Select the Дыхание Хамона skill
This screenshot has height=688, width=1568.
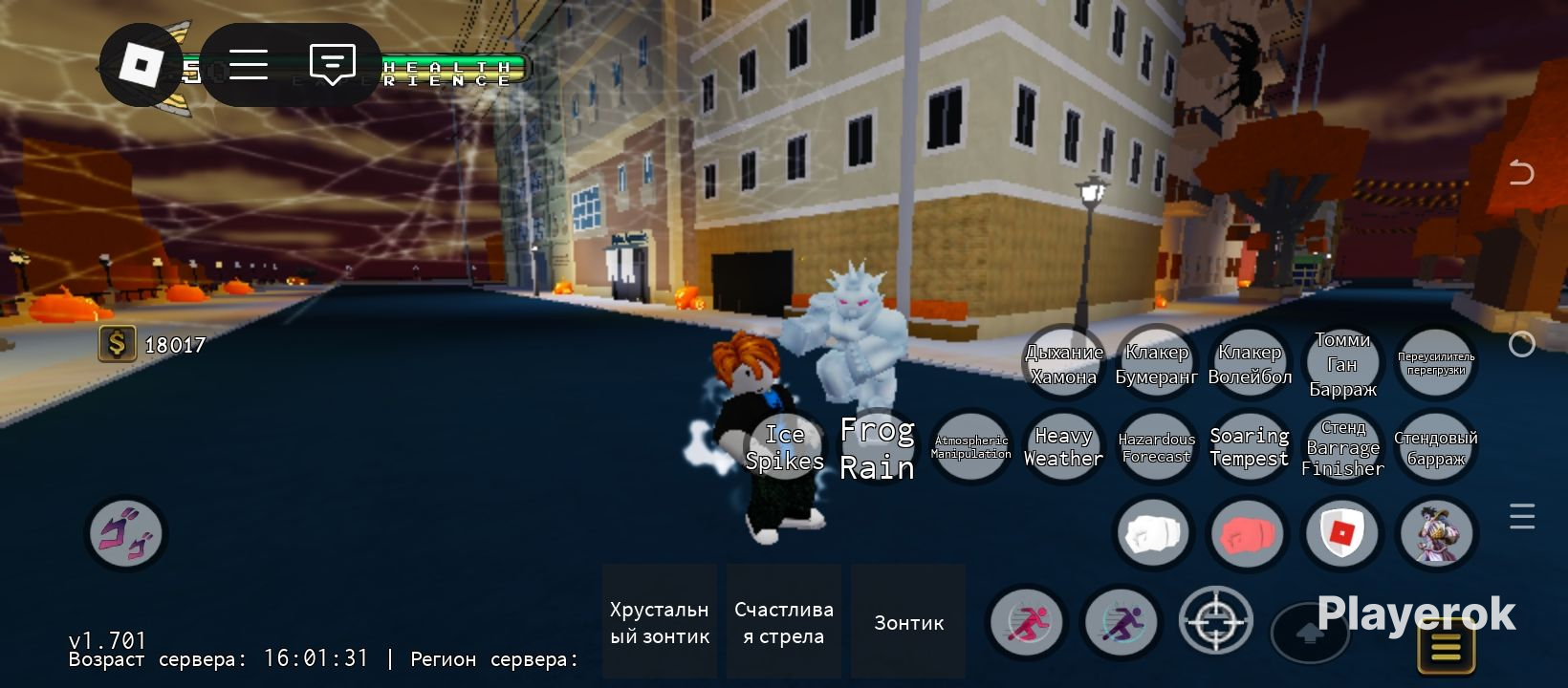(x=1063, y=363)
